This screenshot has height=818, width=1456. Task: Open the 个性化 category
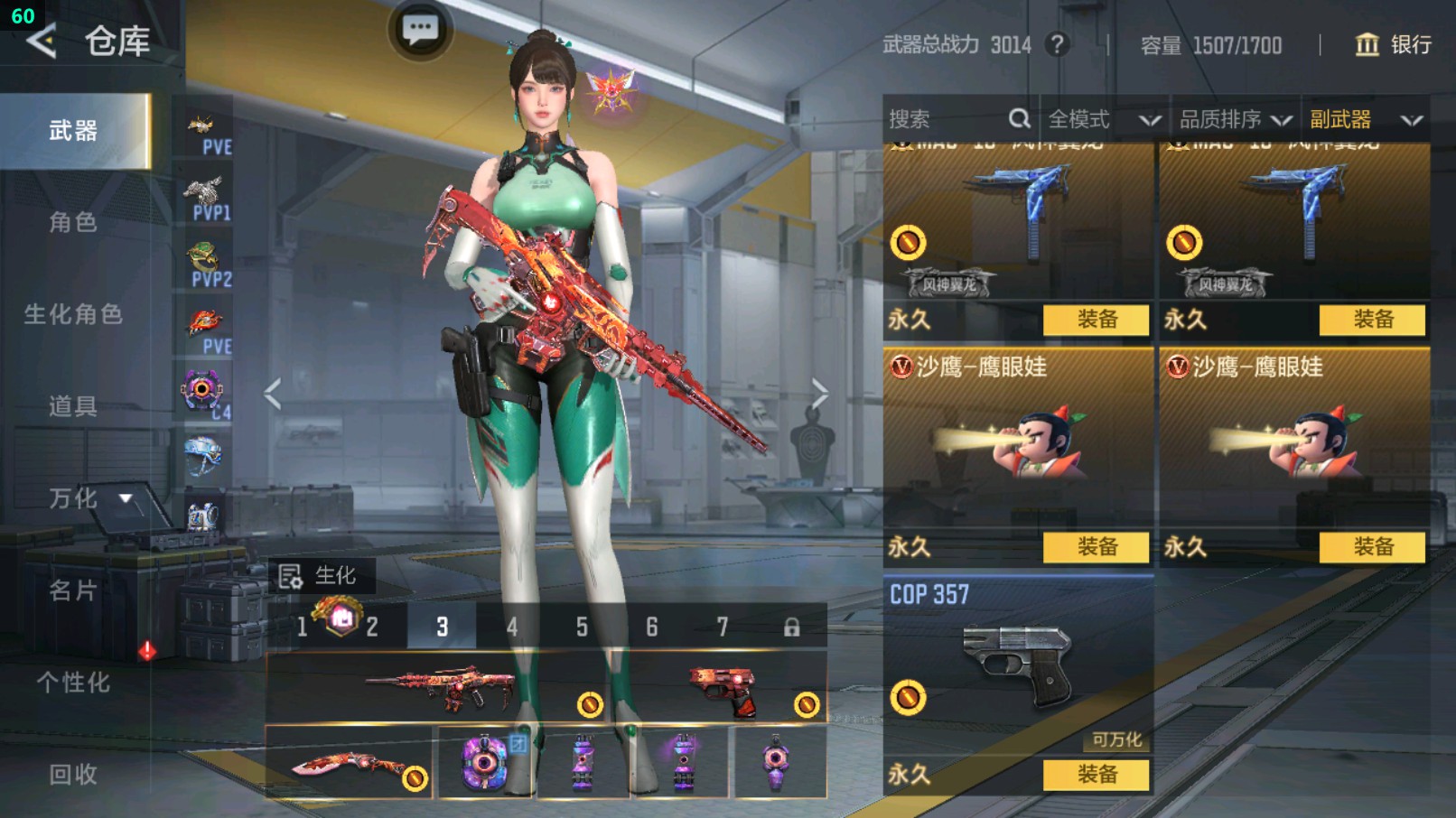point(73,683)
